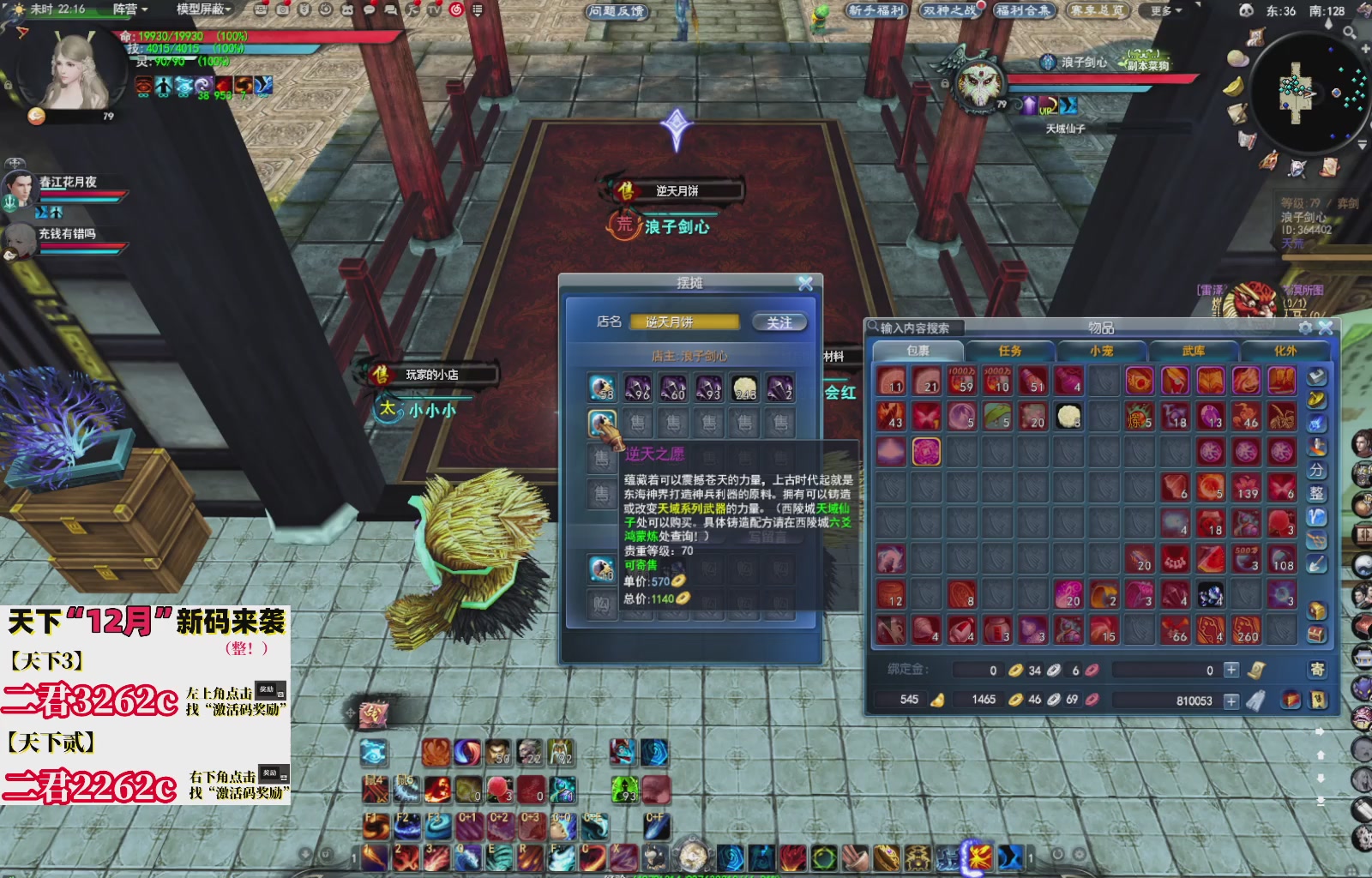
Task: Open the 新手福利 newcomer rewards
Action: click(876, 11)
